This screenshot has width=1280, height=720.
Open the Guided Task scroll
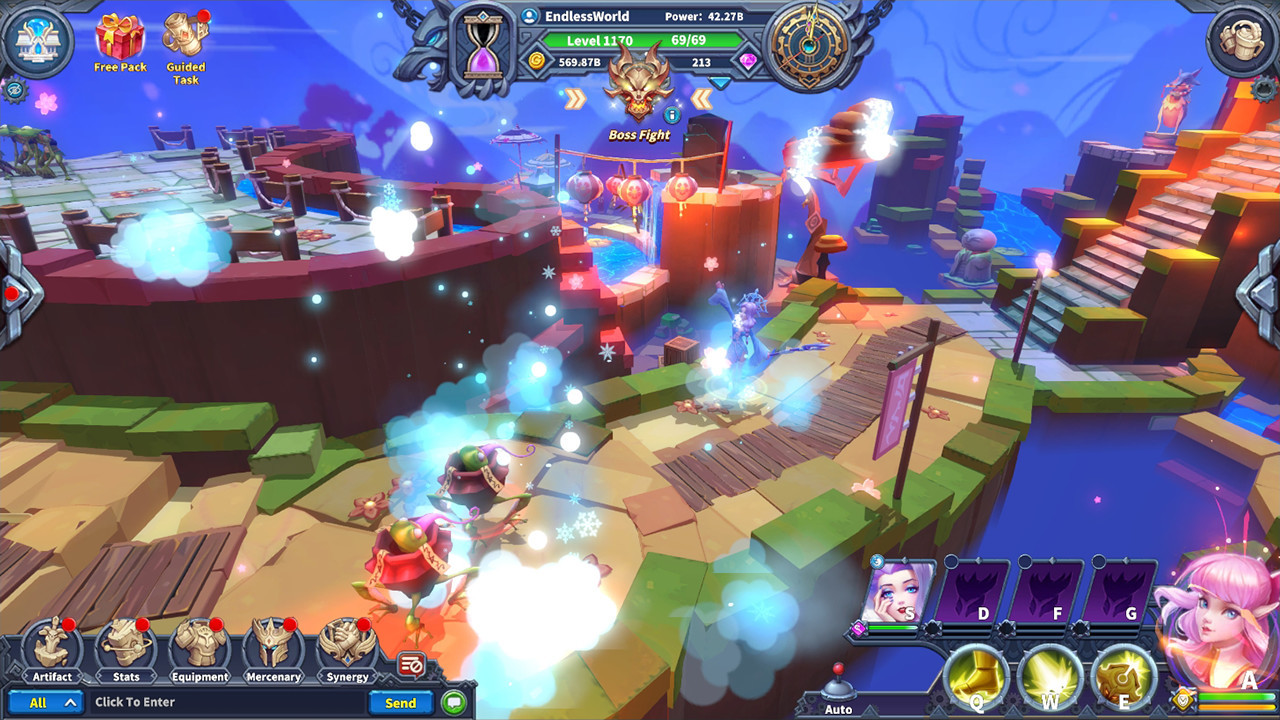(x=185, y=38)
